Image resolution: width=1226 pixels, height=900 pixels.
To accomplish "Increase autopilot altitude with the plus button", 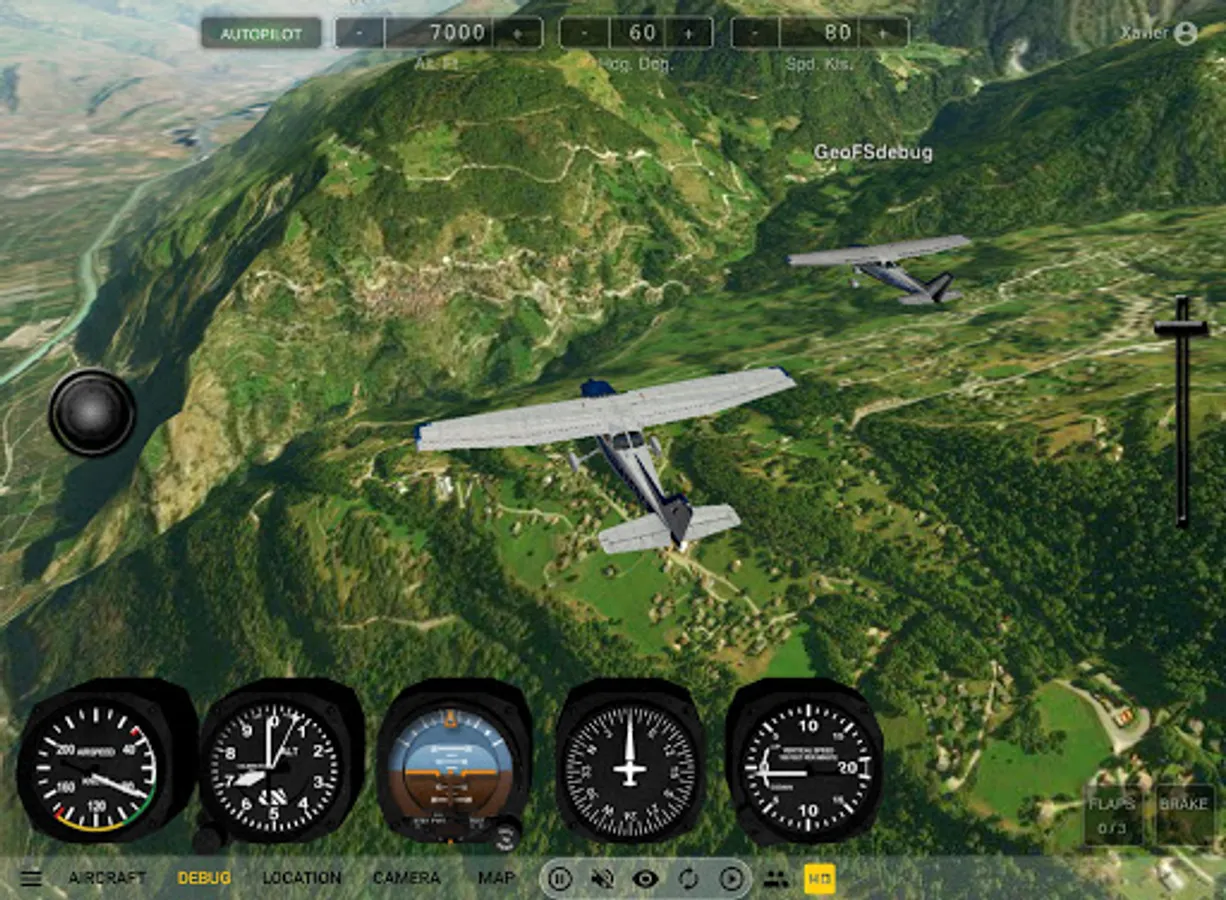I will coord(517,33).
